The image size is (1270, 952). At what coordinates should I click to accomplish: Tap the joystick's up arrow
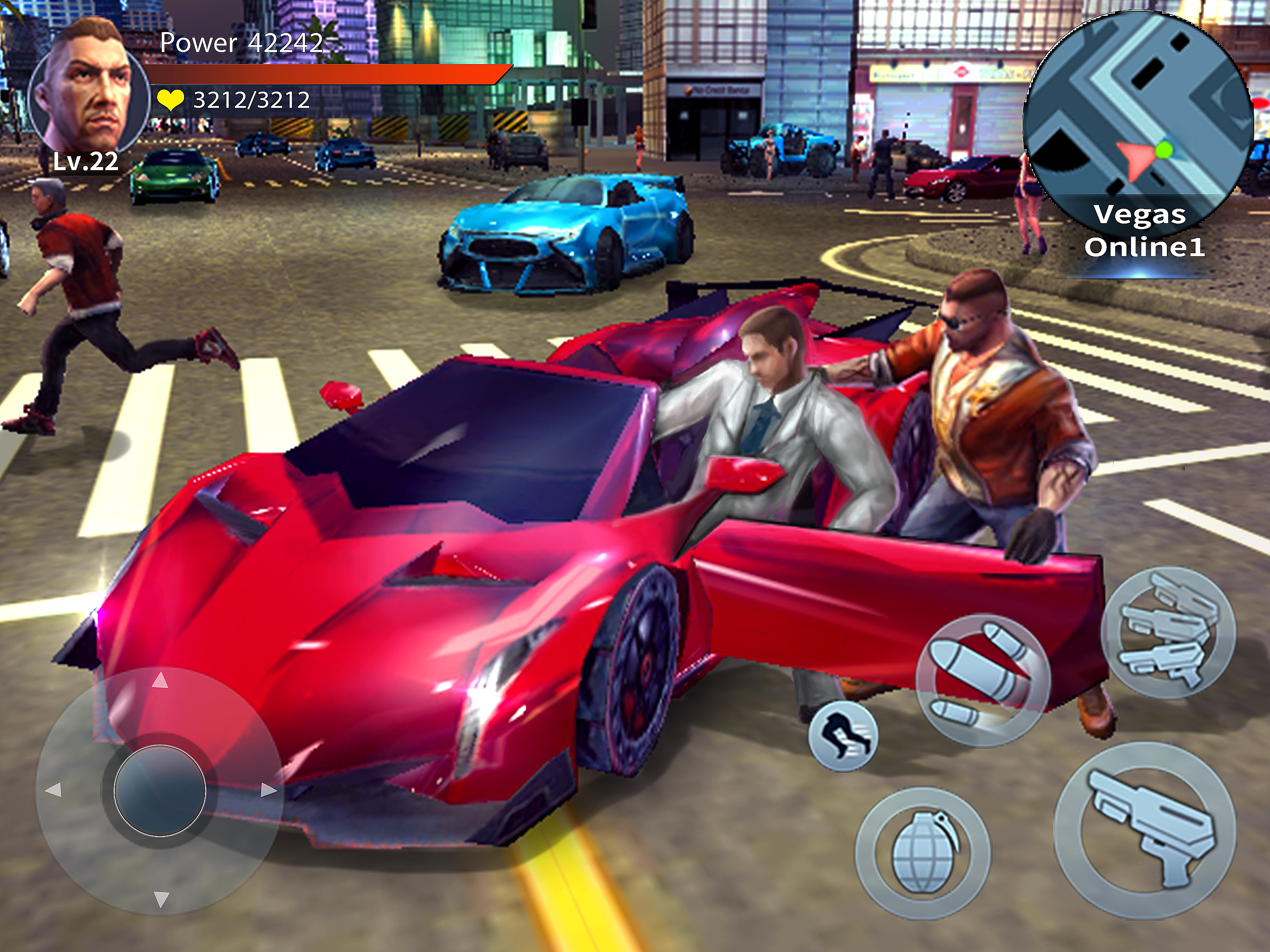(160, 681)
